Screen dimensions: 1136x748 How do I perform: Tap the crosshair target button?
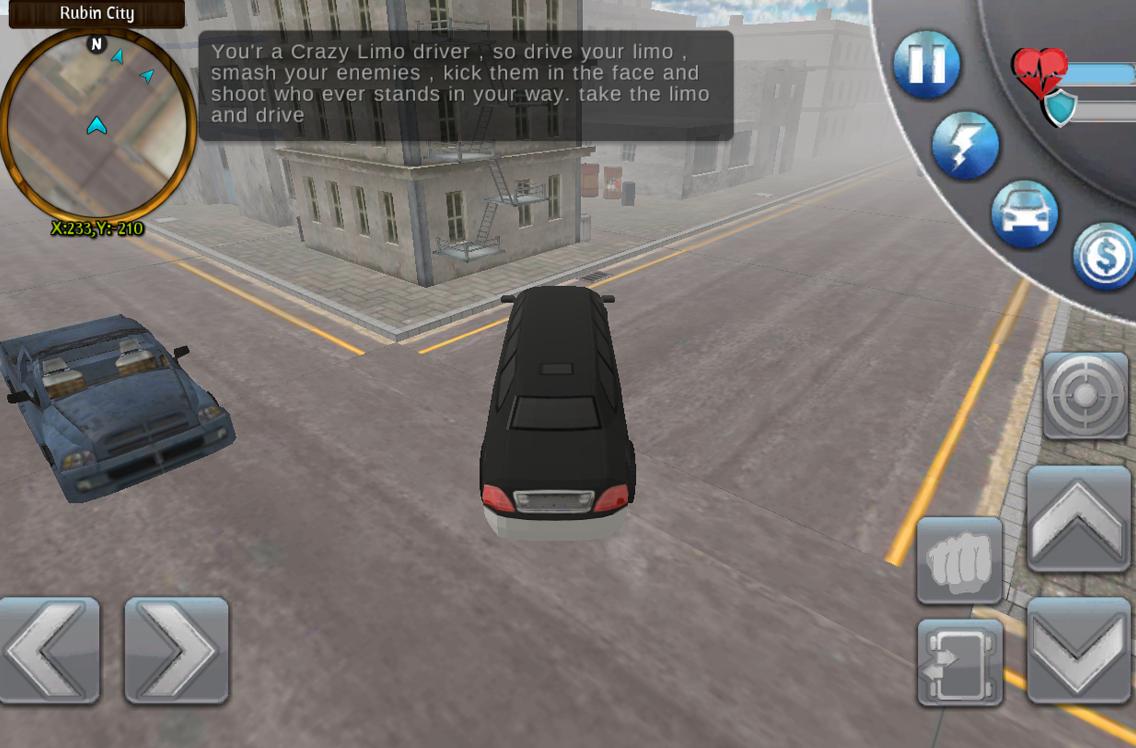coord(1085,396)
